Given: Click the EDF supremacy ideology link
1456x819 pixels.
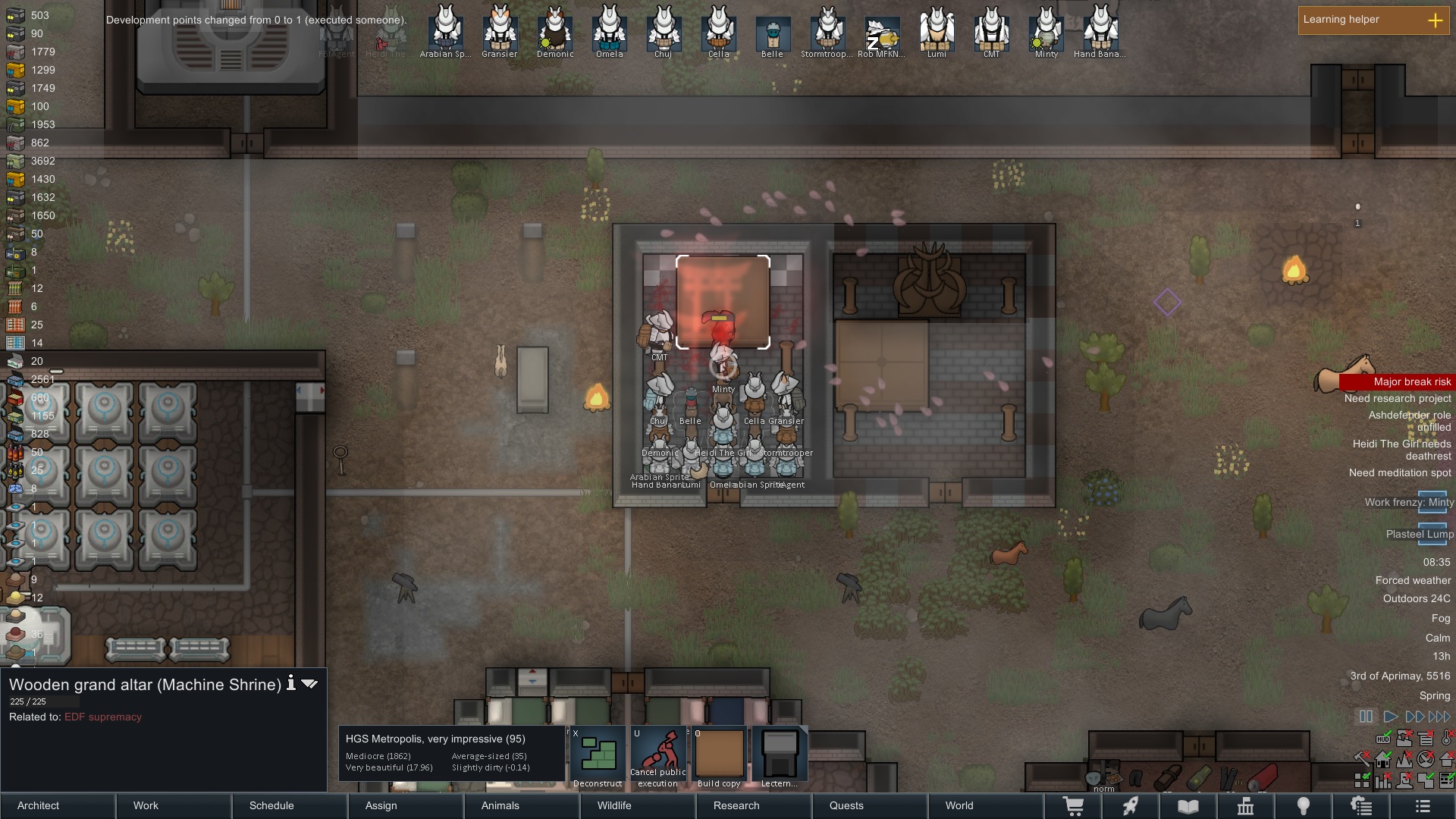Looking at the screenshot, I should [103, 717].
